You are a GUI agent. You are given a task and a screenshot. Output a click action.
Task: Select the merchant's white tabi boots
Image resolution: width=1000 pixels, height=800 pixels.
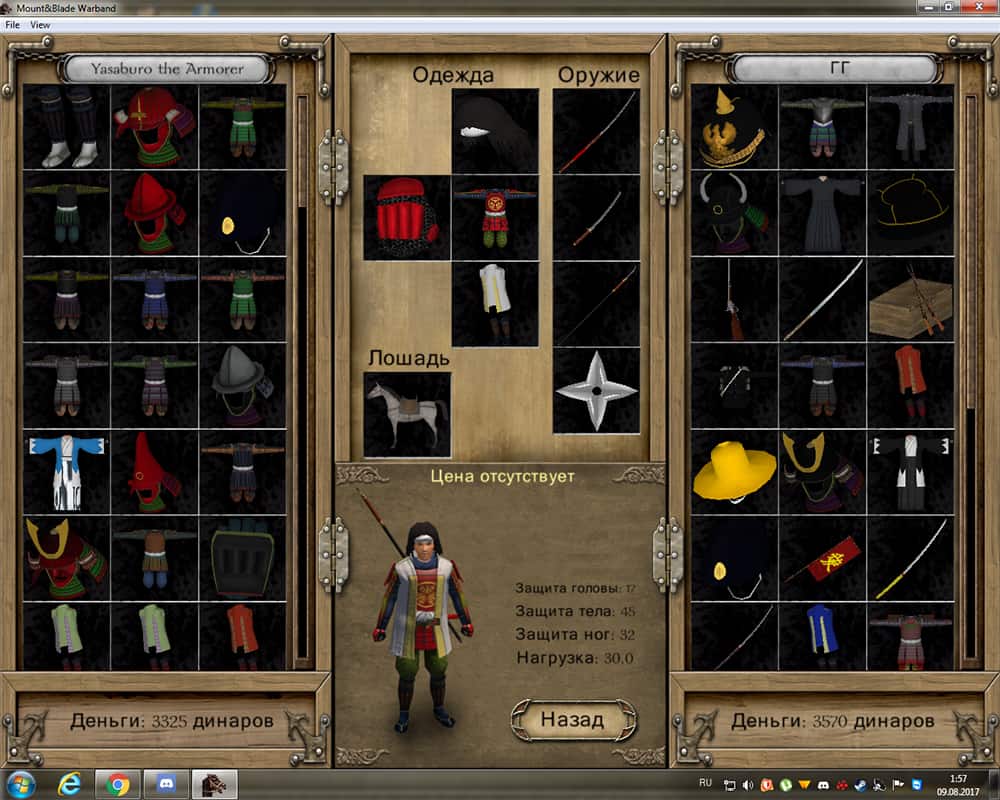pos(67,126)
